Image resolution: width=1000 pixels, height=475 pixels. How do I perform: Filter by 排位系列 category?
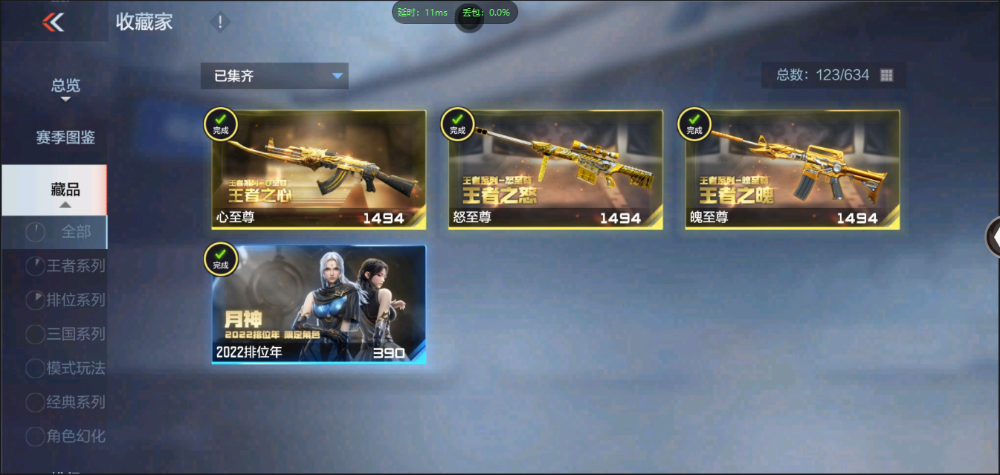pos(75,300)
